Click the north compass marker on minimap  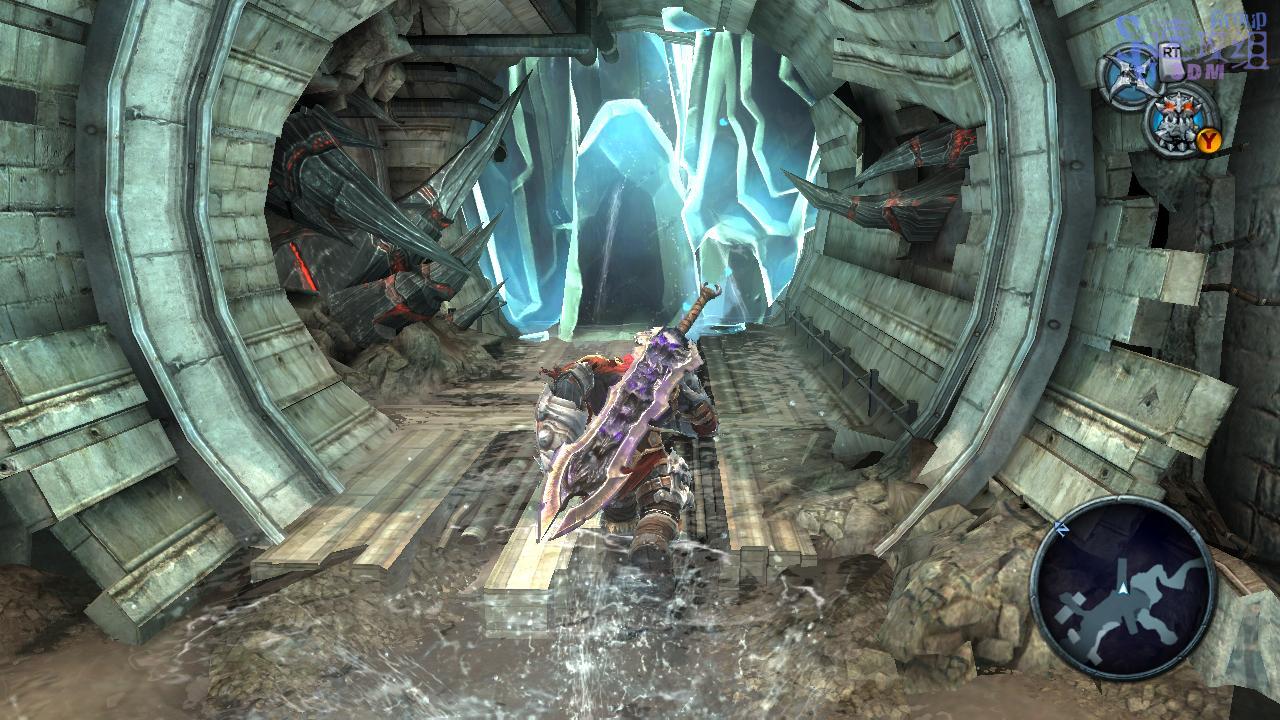coord(1062,526)
